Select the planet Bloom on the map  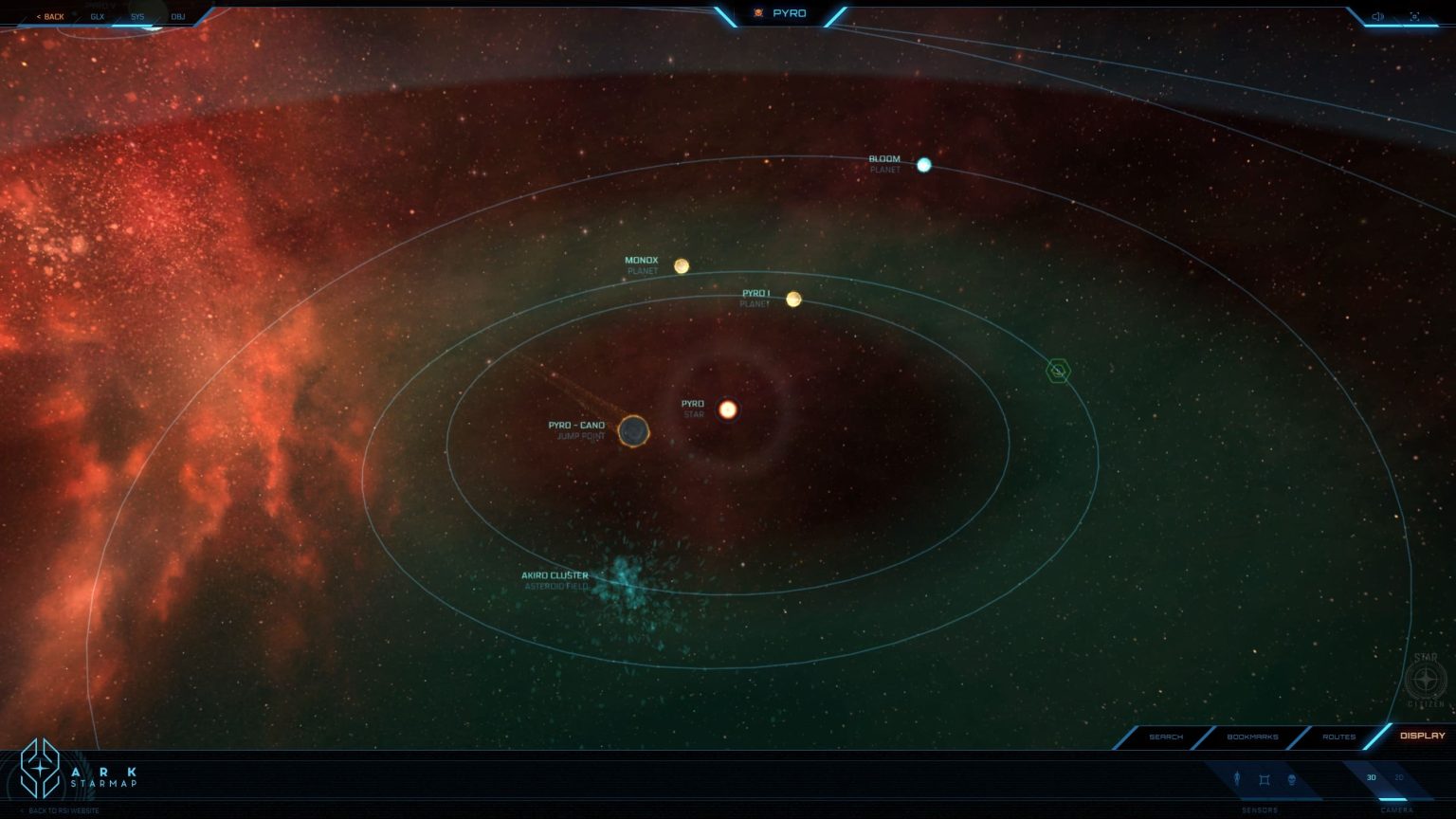pyautogui.click(x=923, y=165)
